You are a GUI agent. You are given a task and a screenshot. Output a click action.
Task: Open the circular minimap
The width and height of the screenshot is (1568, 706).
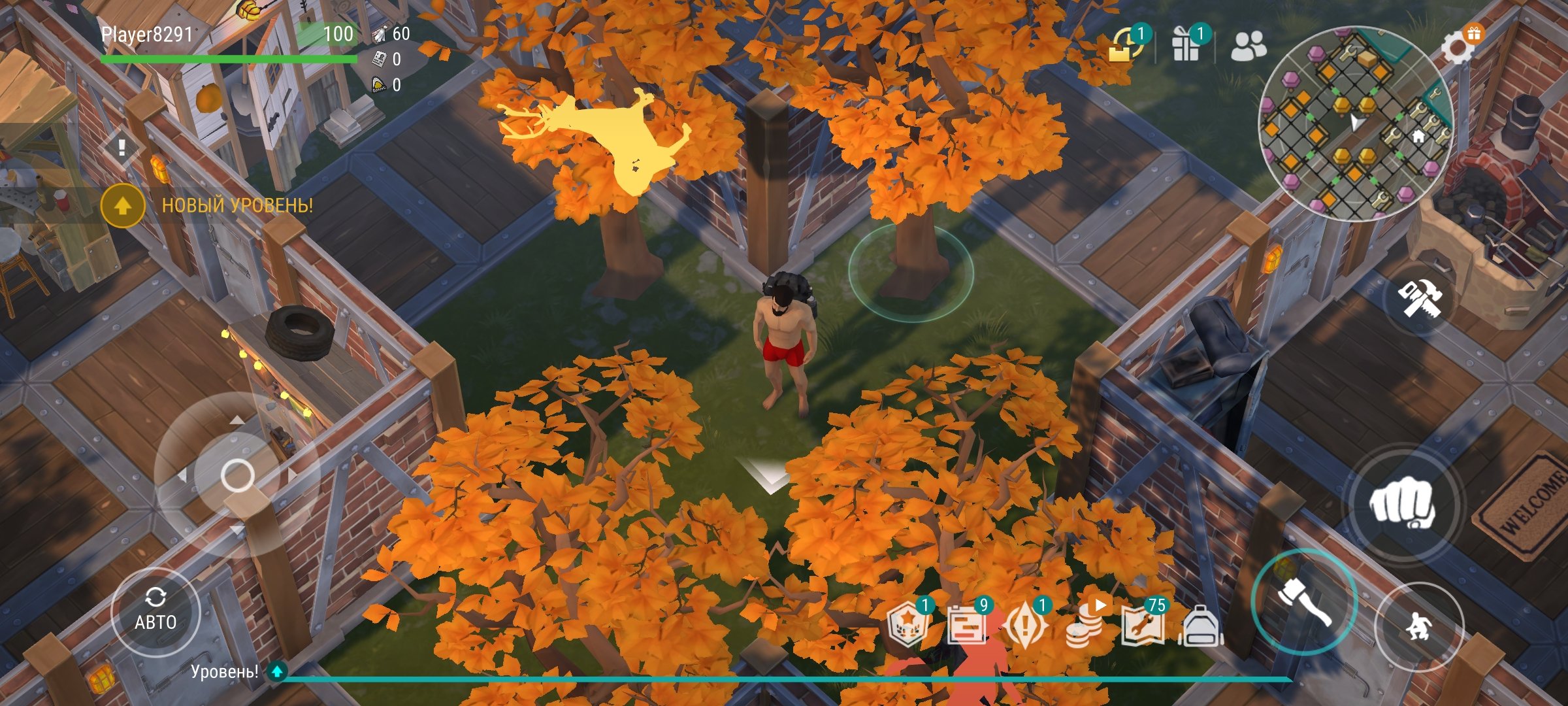(x=1356, y=123)
